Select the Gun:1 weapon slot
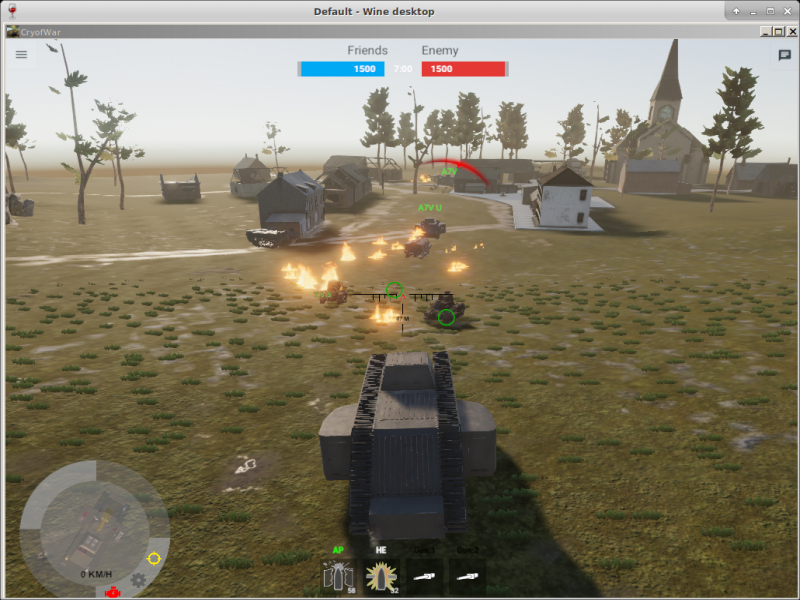This screenshot has width=800, height=600. (425, 576)
